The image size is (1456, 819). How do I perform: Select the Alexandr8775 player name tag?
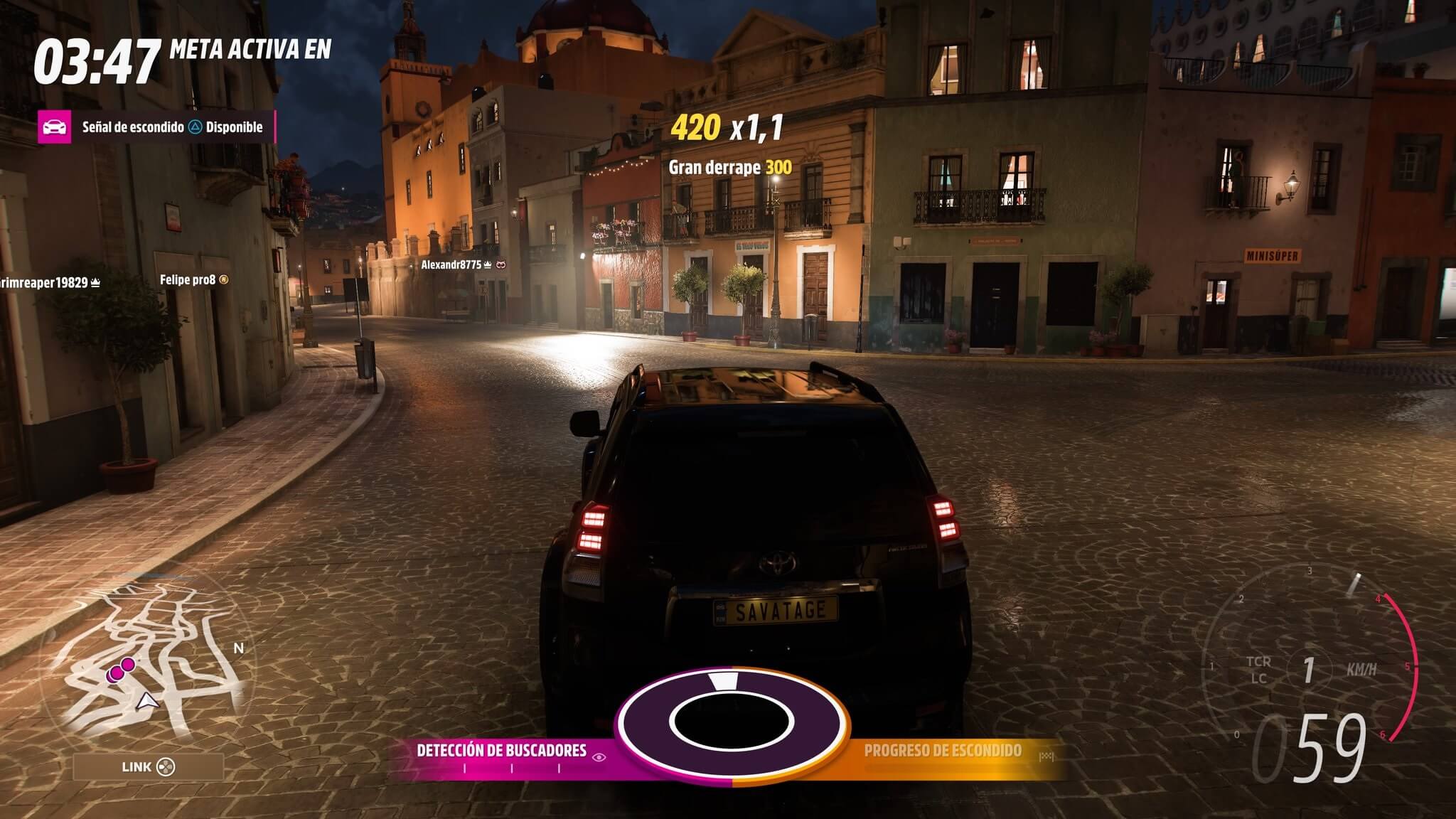tap(451, 264)
